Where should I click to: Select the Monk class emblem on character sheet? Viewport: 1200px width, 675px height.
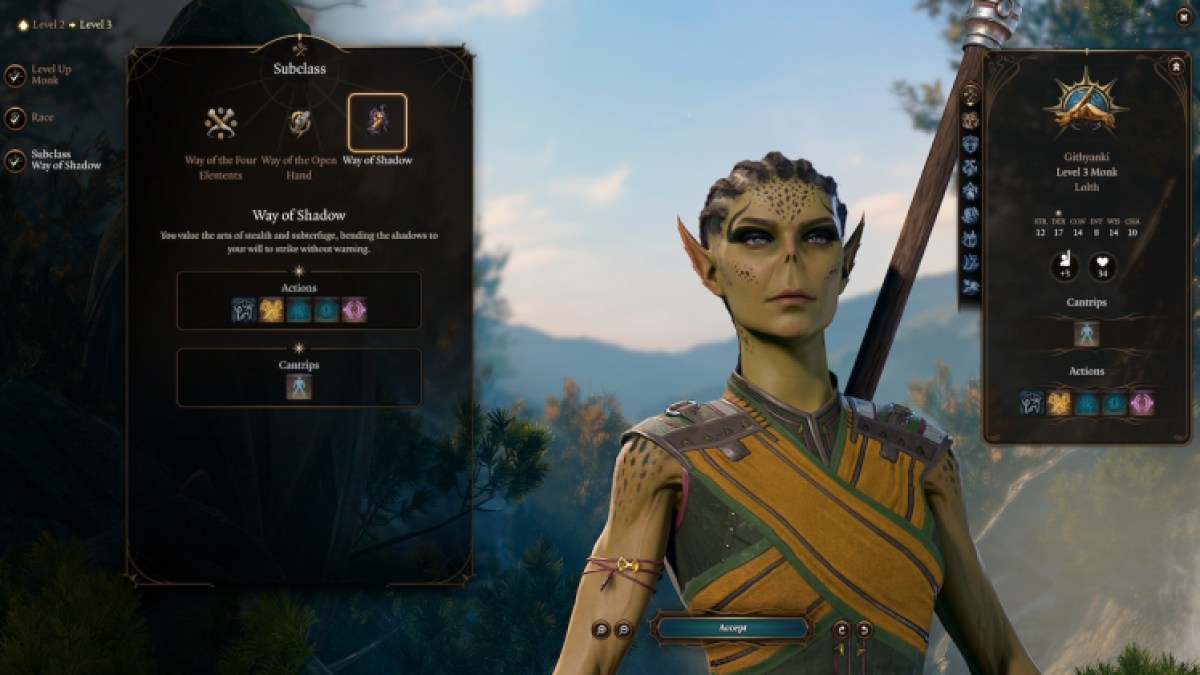[x=1085, y=105]
